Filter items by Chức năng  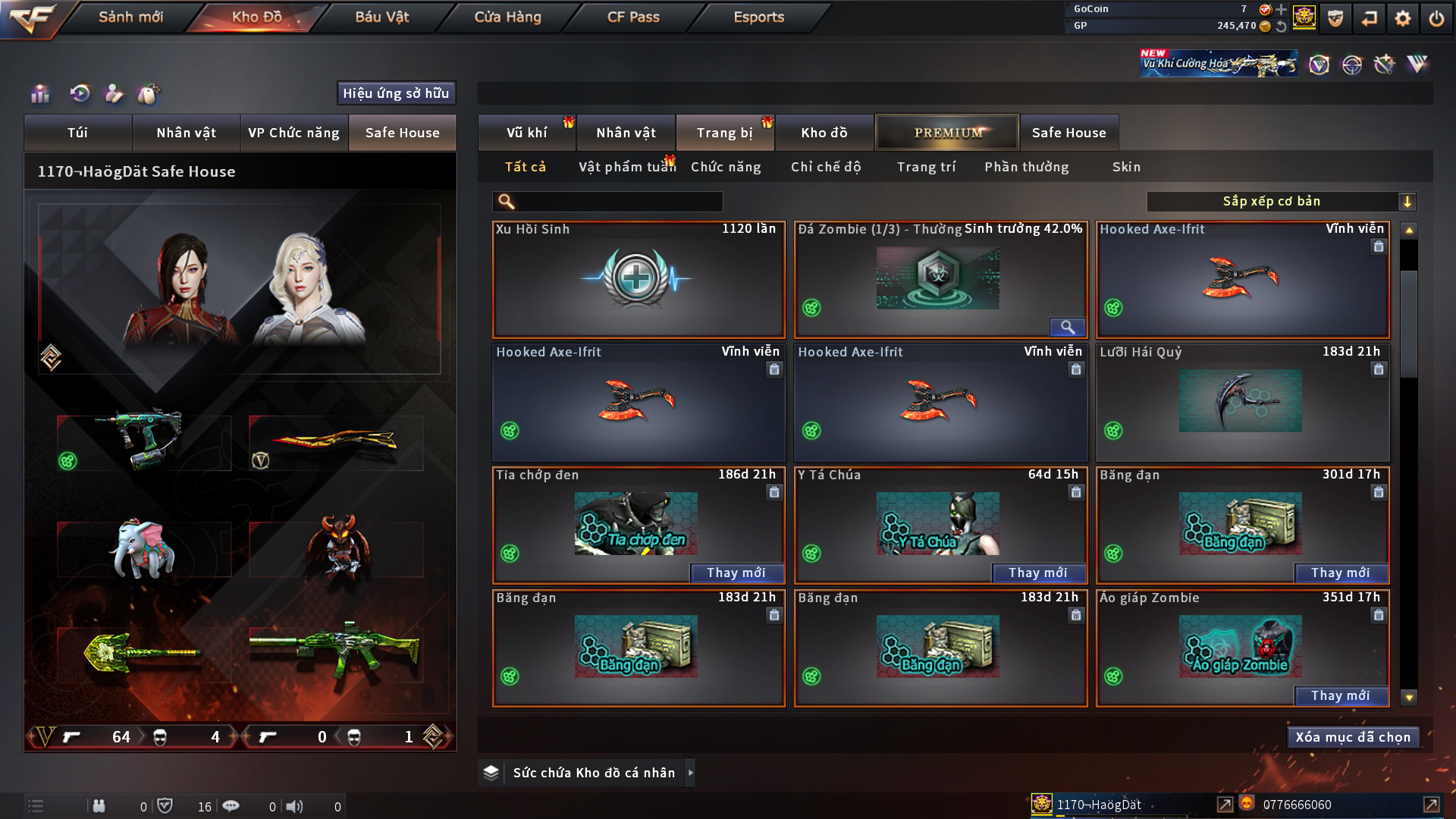coord(726,167)
